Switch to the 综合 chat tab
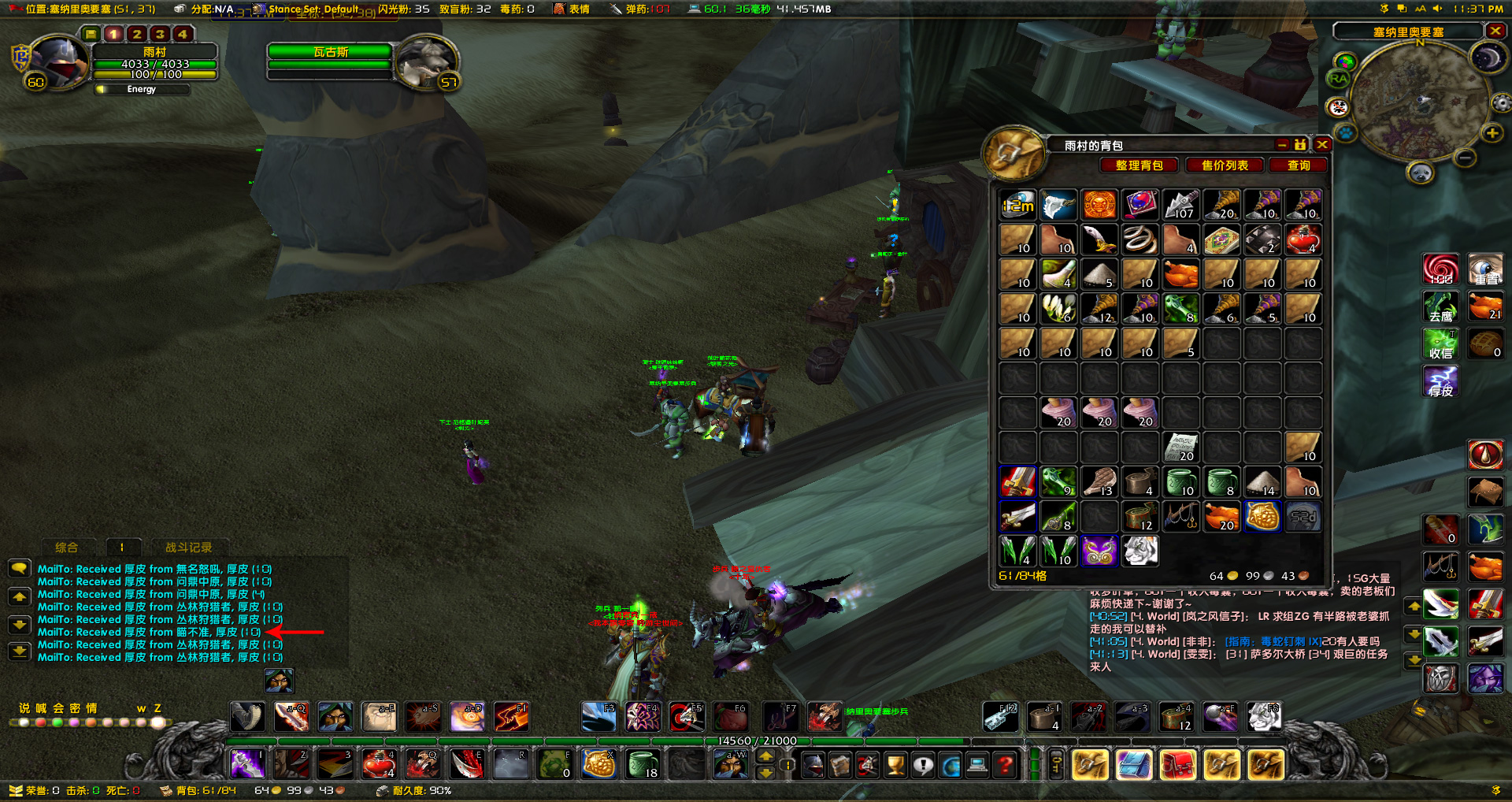Viewport: 1512px width, 802px height. (67, 548)
